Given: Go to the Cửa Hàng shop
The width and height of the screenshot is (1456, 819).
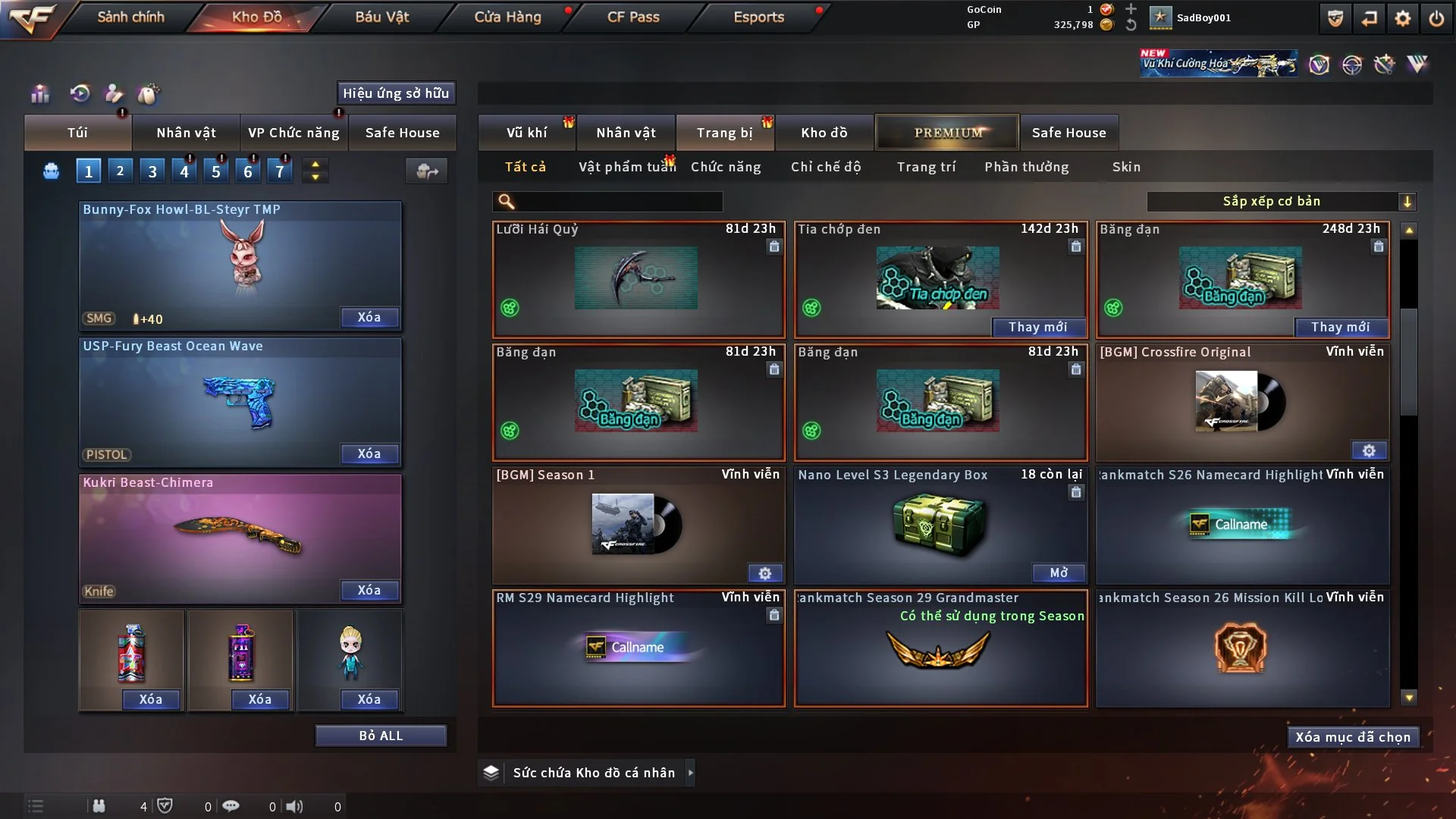Looking at the screenshot, I should point(507,17).
